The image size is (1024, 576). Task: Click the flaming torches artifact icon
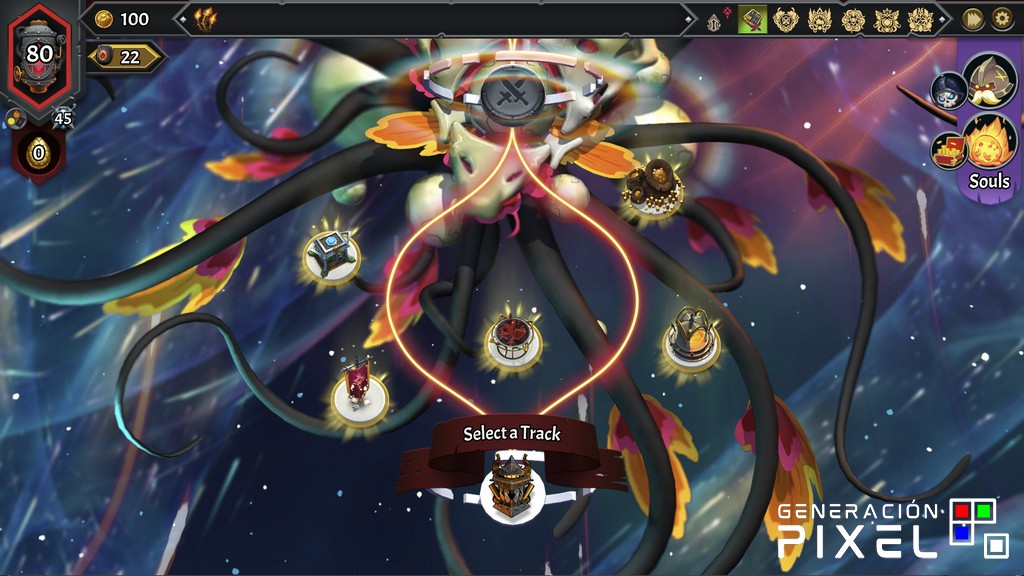[x=206, y=18]
